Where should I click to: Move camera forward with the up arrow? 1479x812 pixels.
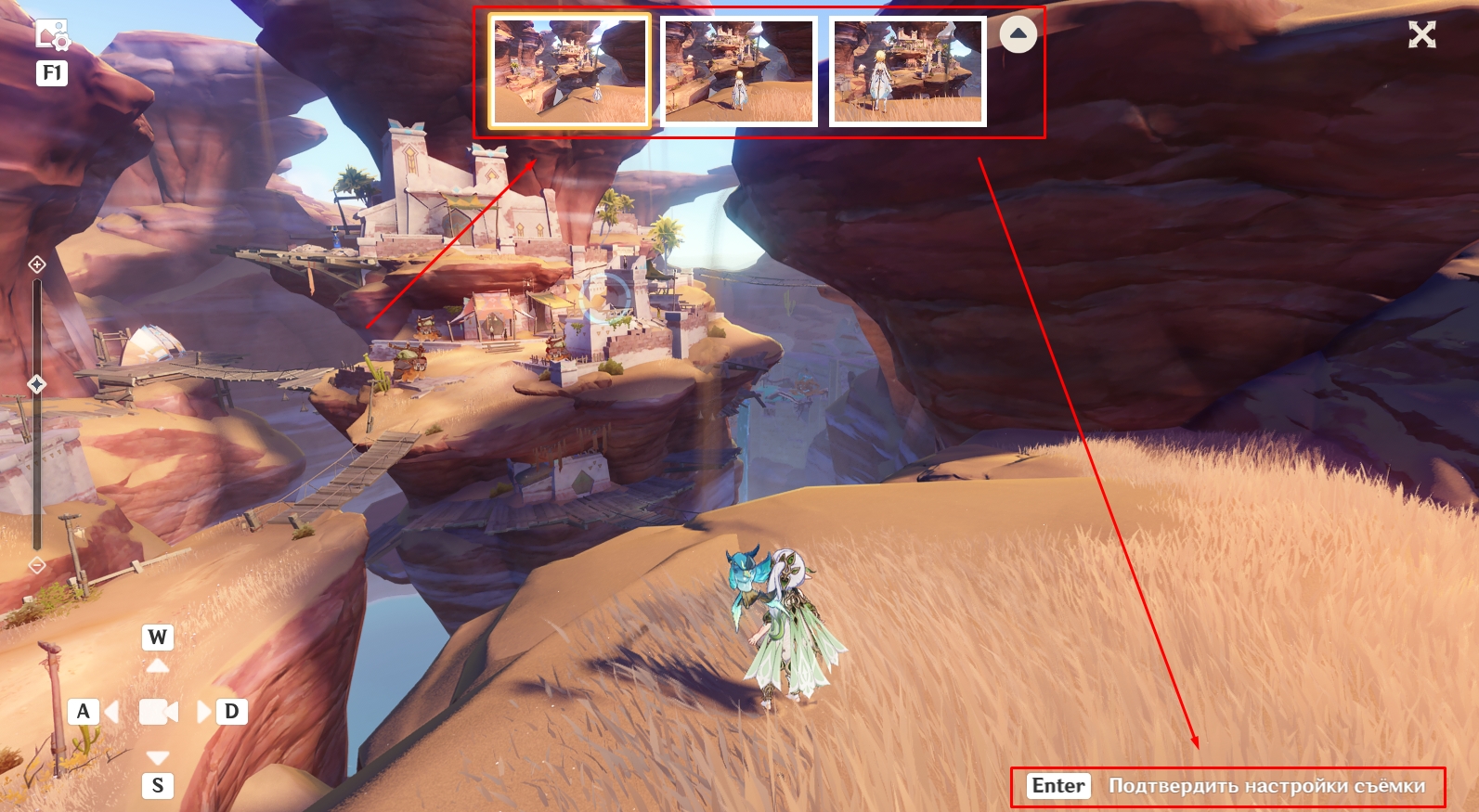point(158,665)
